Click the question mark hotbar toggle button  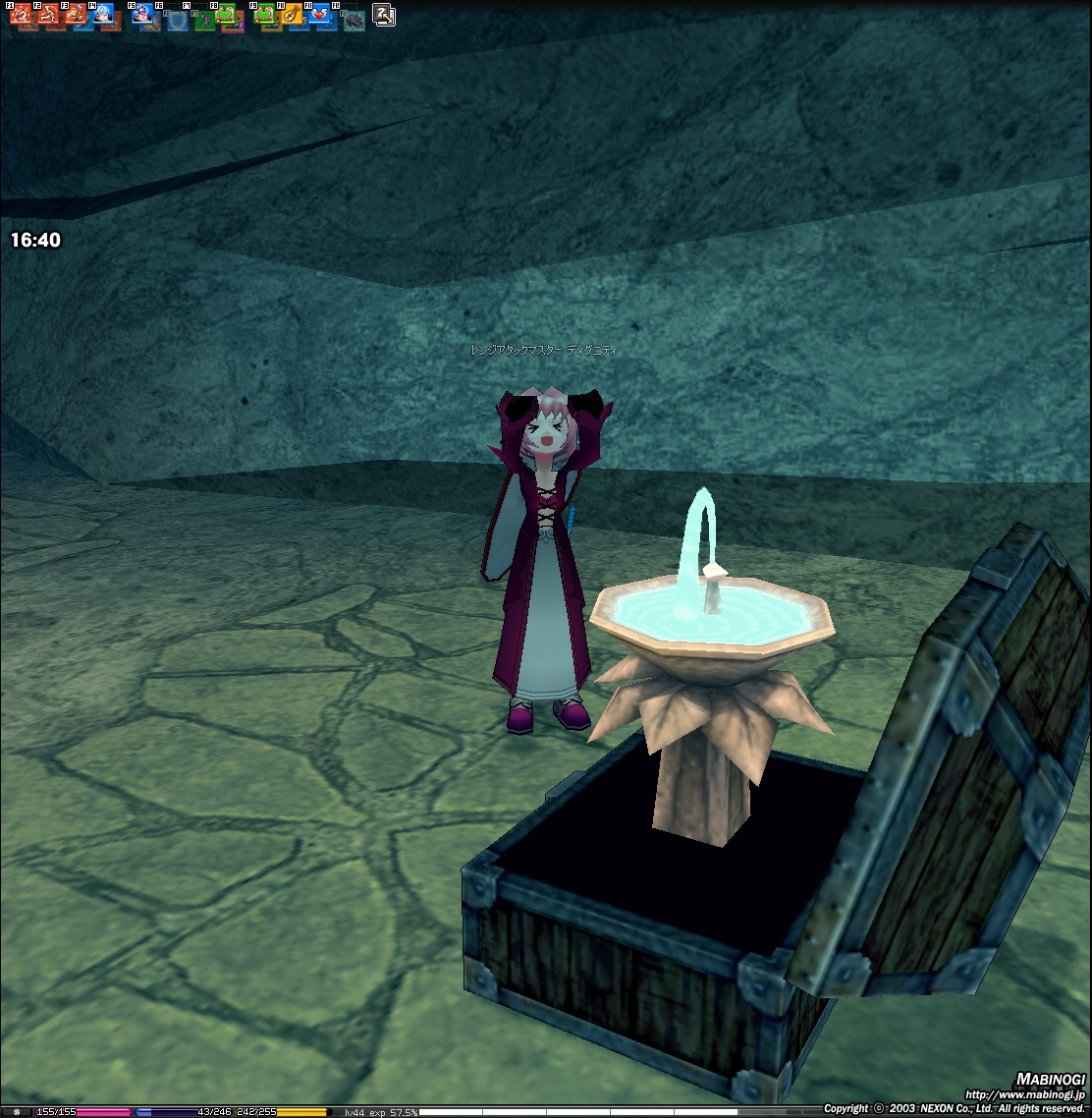click(384, 15)
